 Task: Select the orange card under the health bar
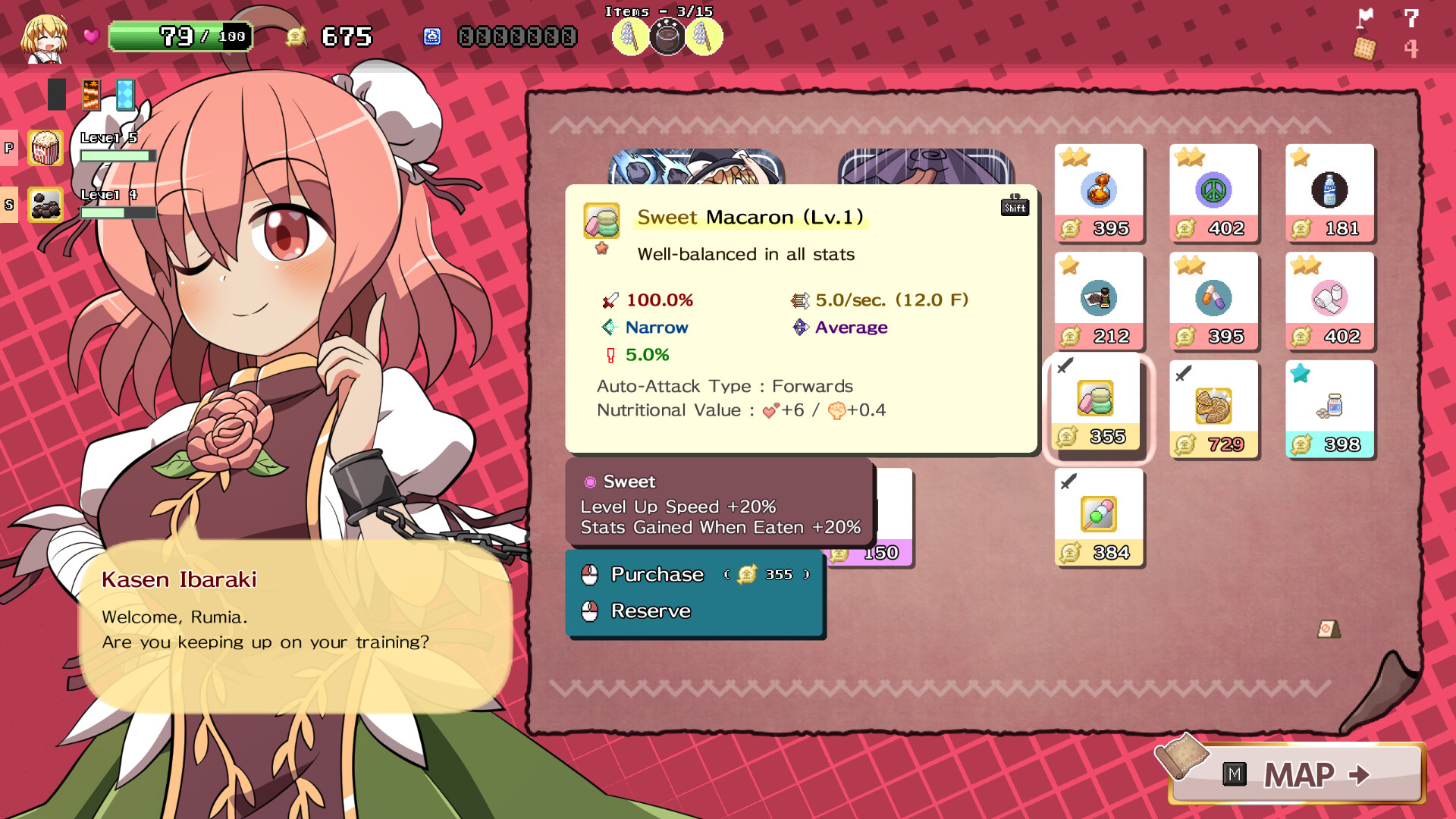[91, 95]
